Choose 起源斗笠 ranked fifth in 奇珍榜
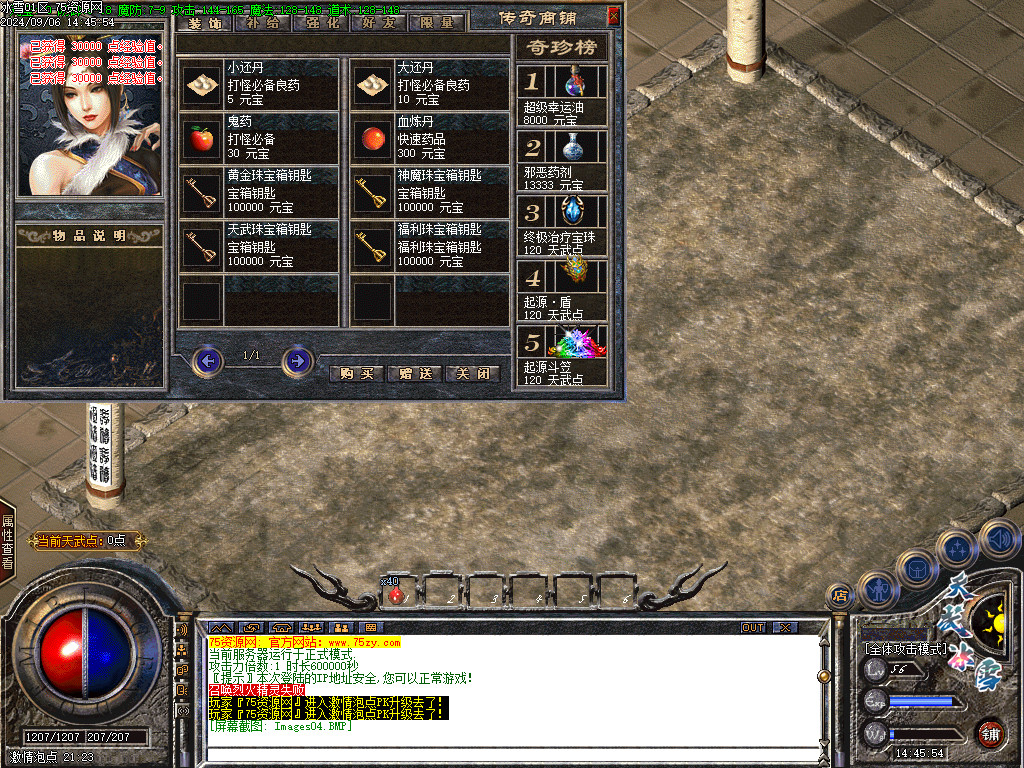This screenshot has height=768, width=1024. [x=562, y=357]
